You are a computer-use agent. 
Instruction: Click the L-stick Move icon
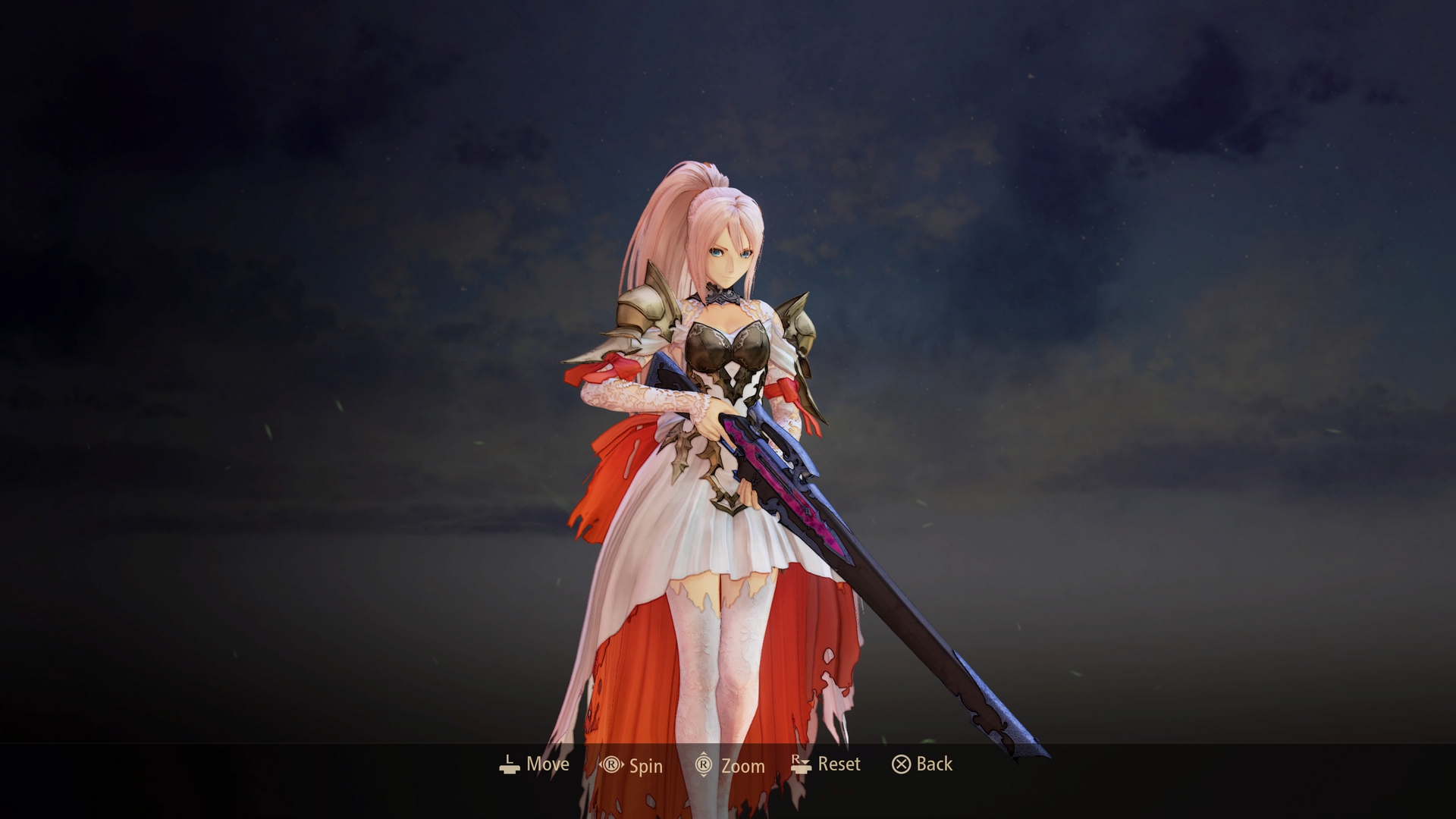point(508,764)
